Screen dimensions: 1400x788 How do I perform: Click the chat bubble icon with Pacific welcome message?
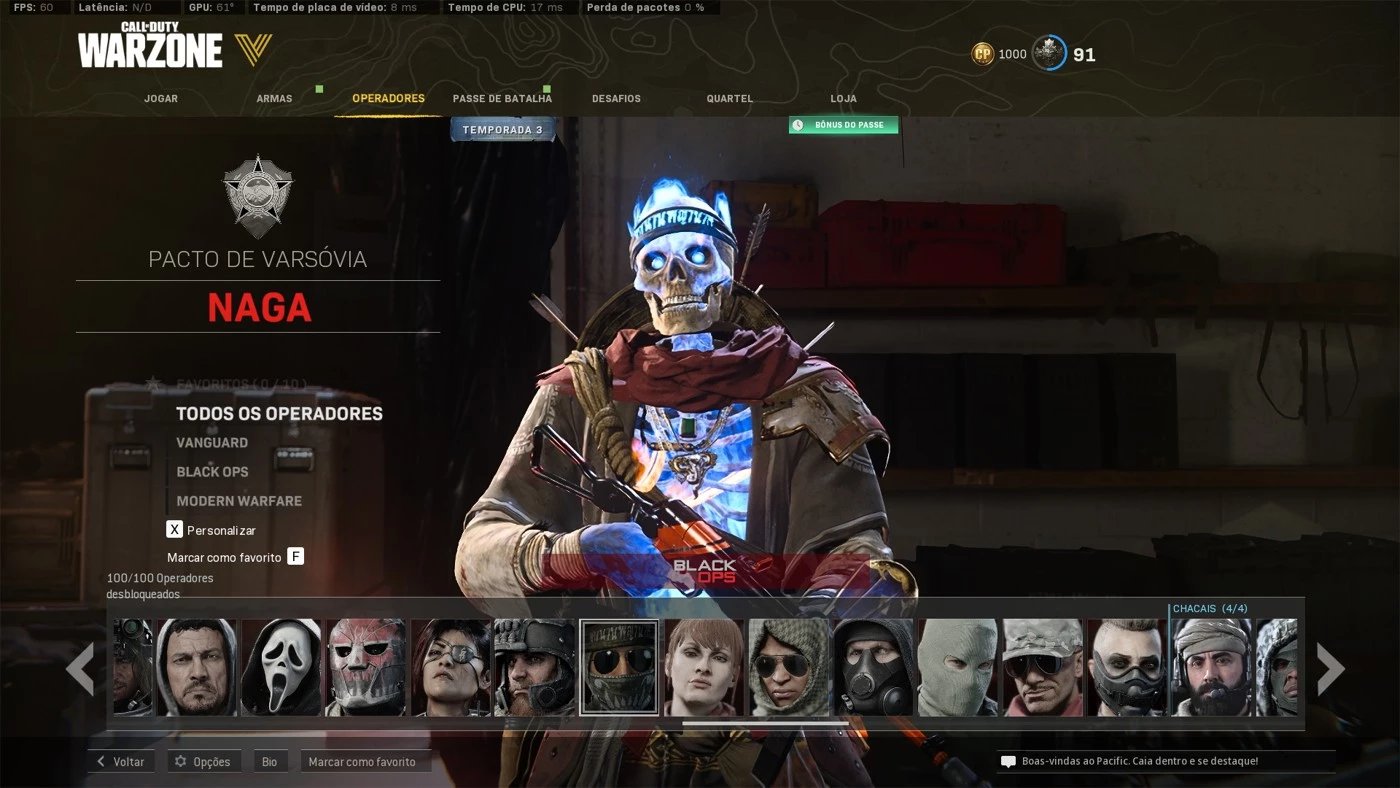point(1007,761)
